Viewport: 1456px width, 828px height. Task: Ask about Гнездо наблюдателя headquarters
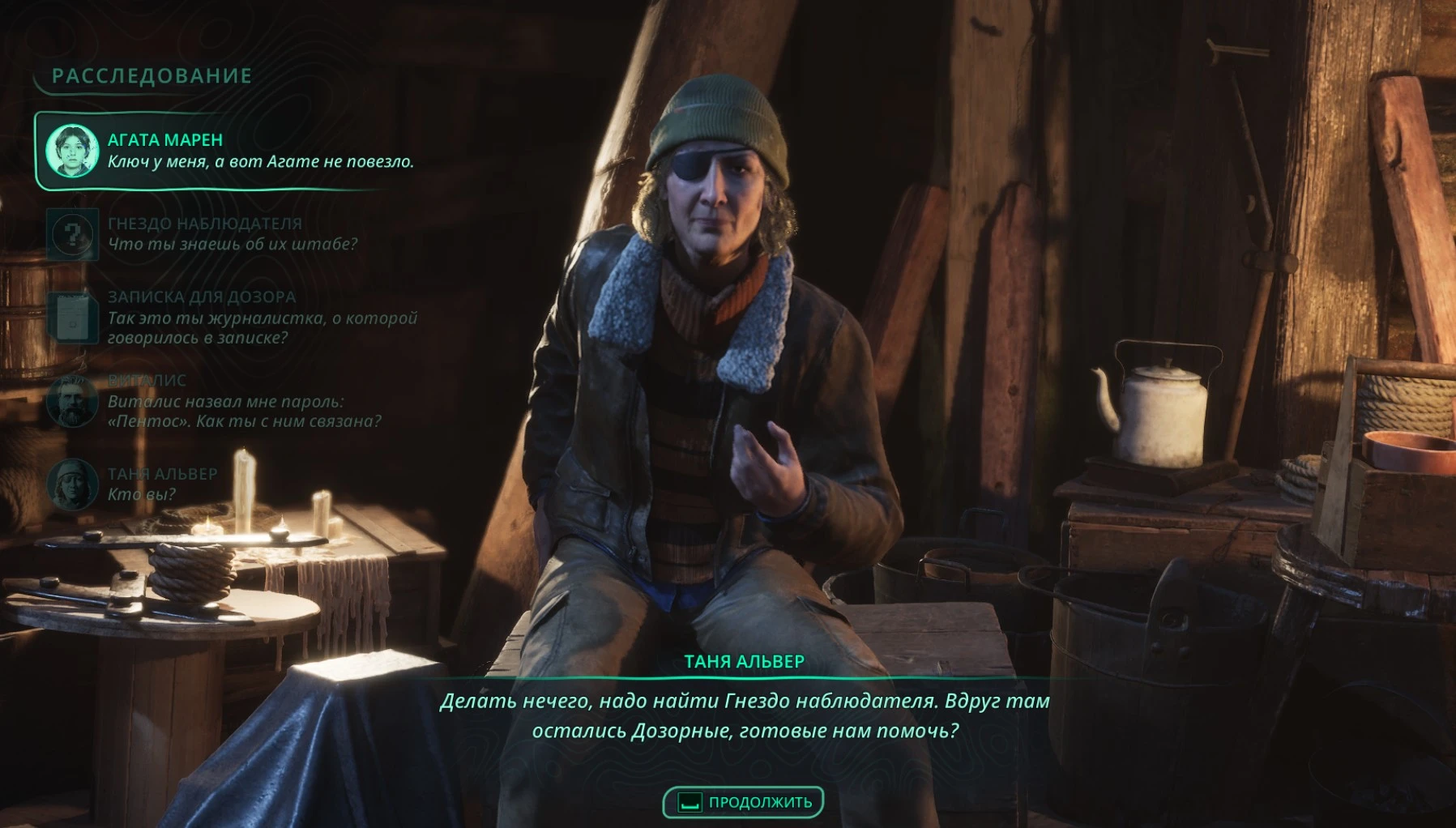tap(232, 234)
